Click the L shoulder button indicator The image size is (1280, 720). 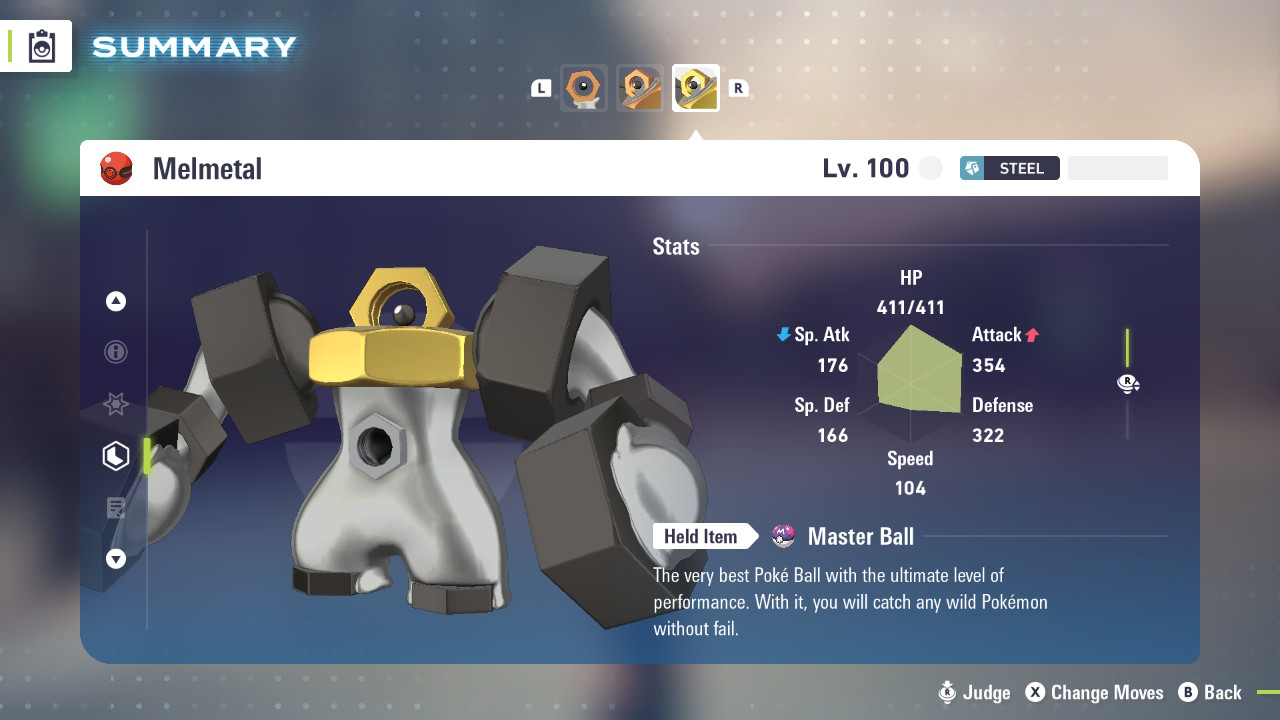click(x=540, y=88)
